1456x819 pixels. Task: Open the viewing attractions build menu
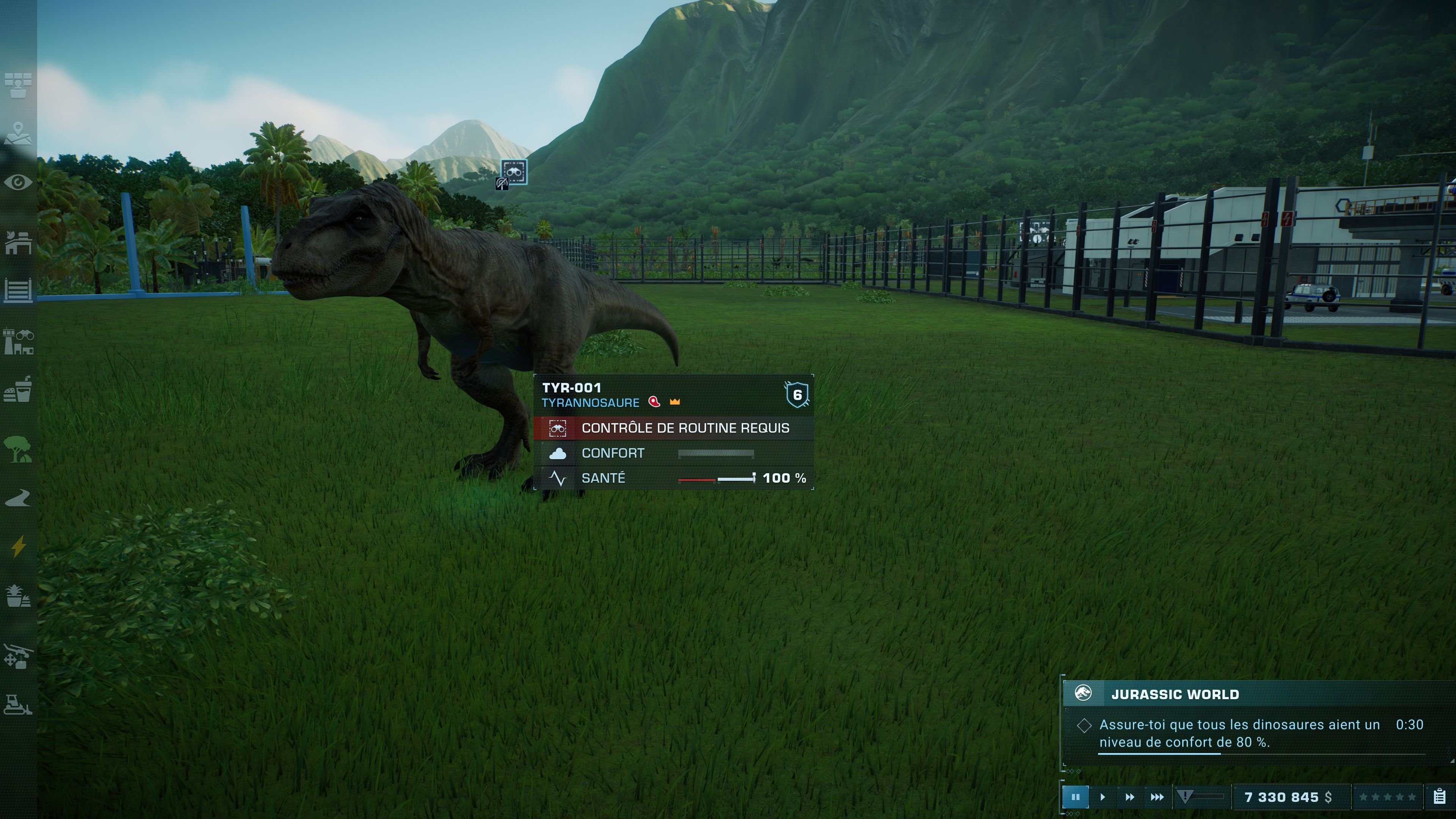tap(18, 341)
